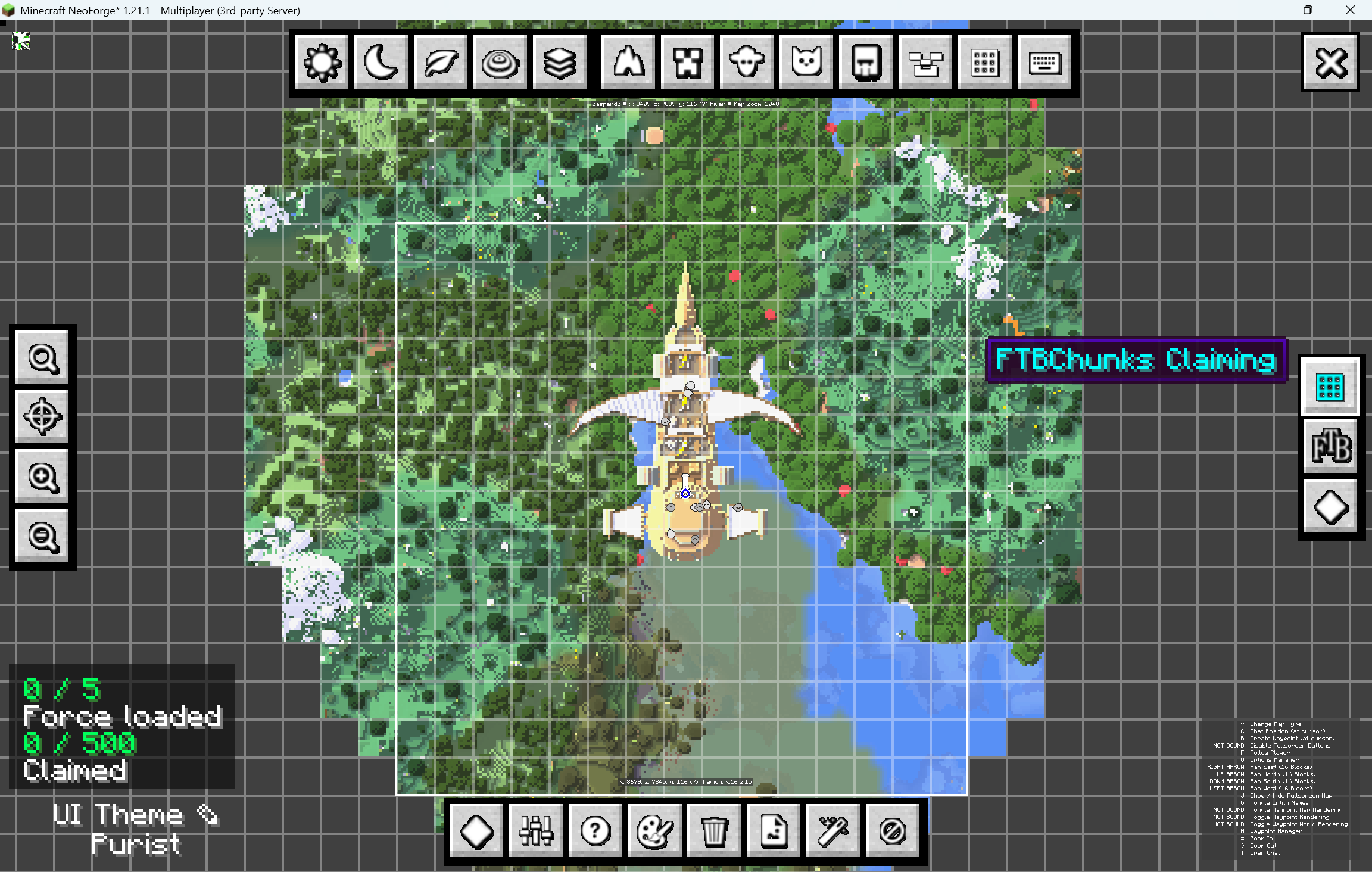Image resolution: width=1372 pixels, height=872 pixels.
Task: Choose the topographic rings map type
Action: click(x=500, y=62)
